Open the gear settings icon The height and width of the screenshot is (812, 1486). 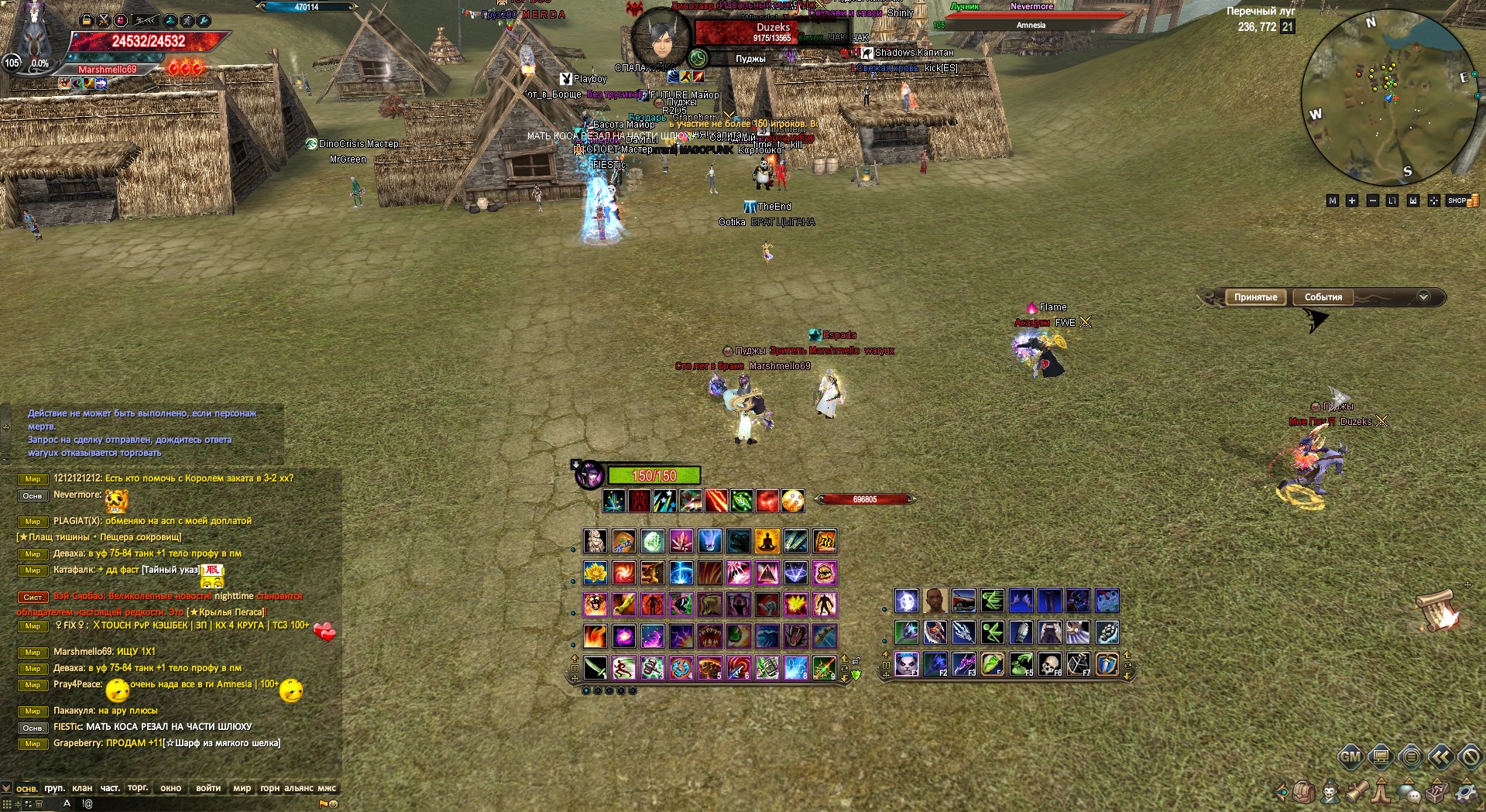click(x=1466, y=791)
